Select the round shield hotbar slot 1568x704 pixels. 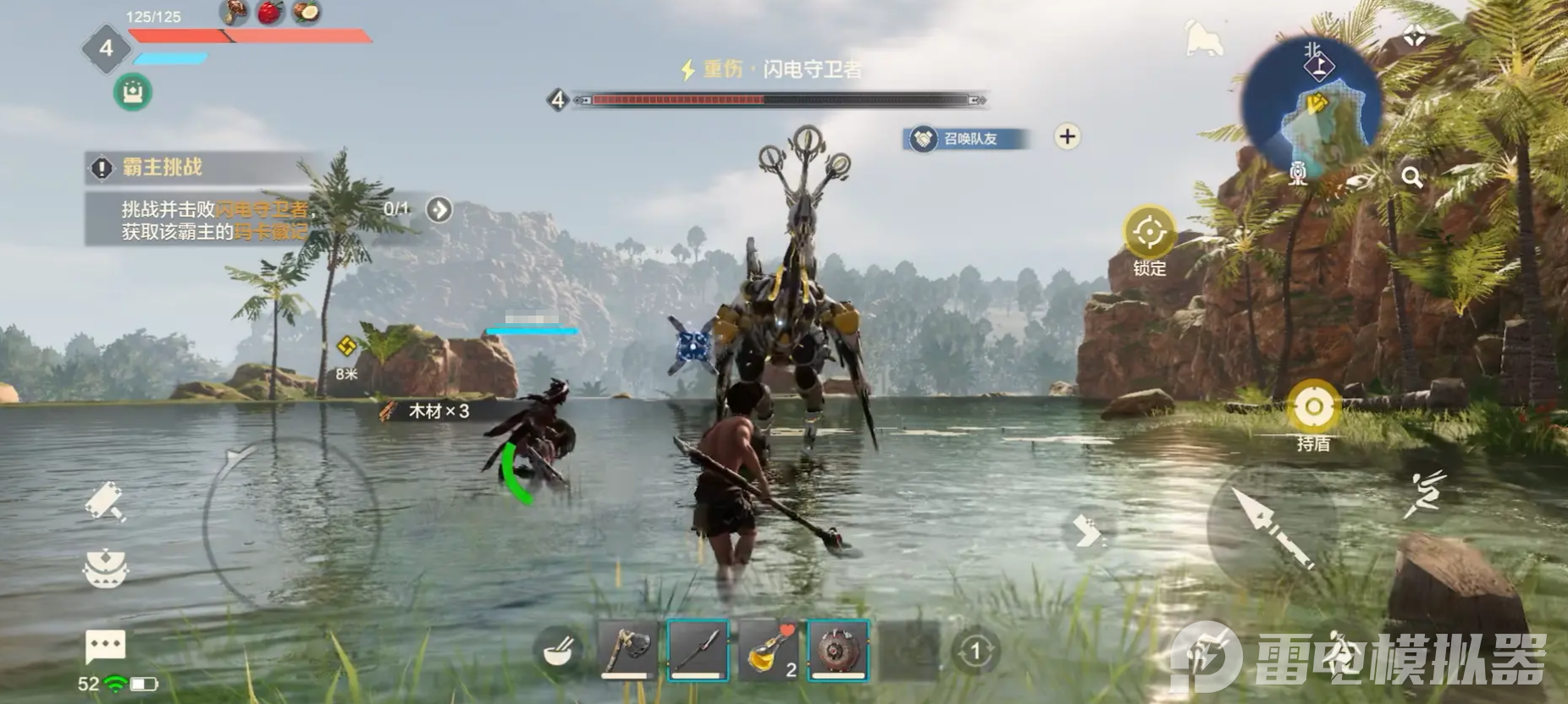(837, 650)
